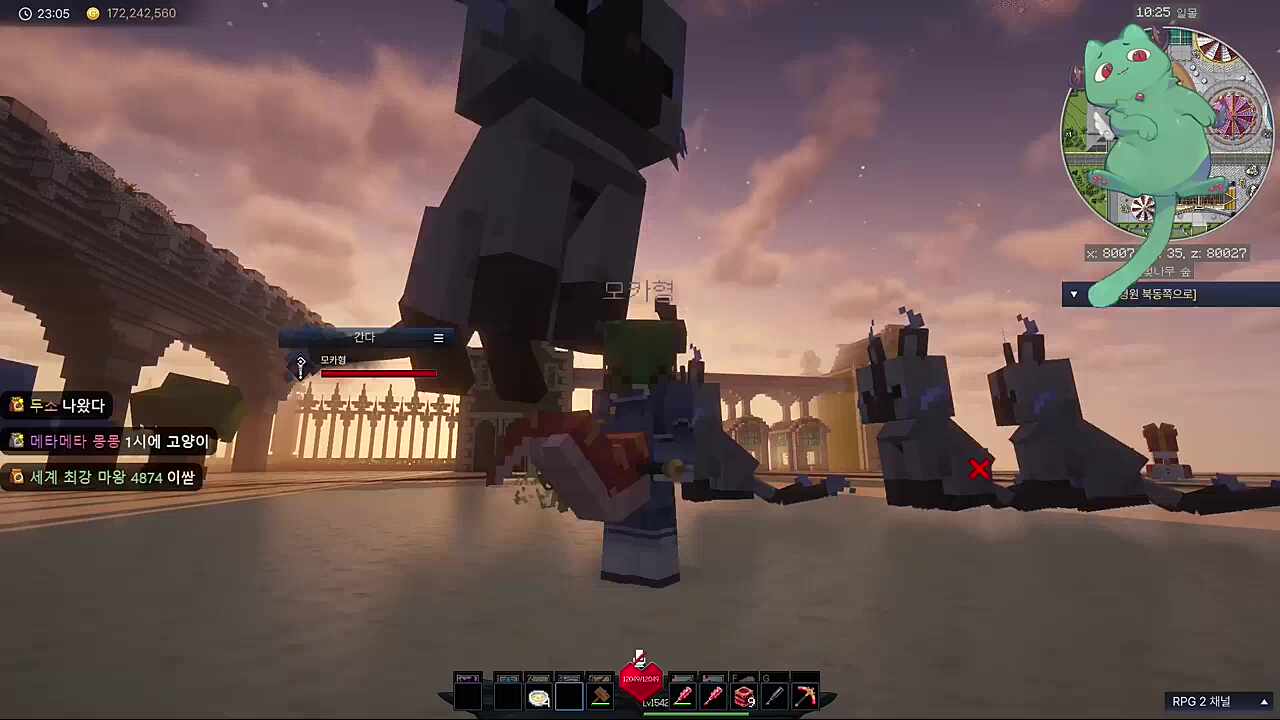Select the wooden mallet hotbar slot
Viewport: 1280px width, 720px height.
(x=601, y=696)
